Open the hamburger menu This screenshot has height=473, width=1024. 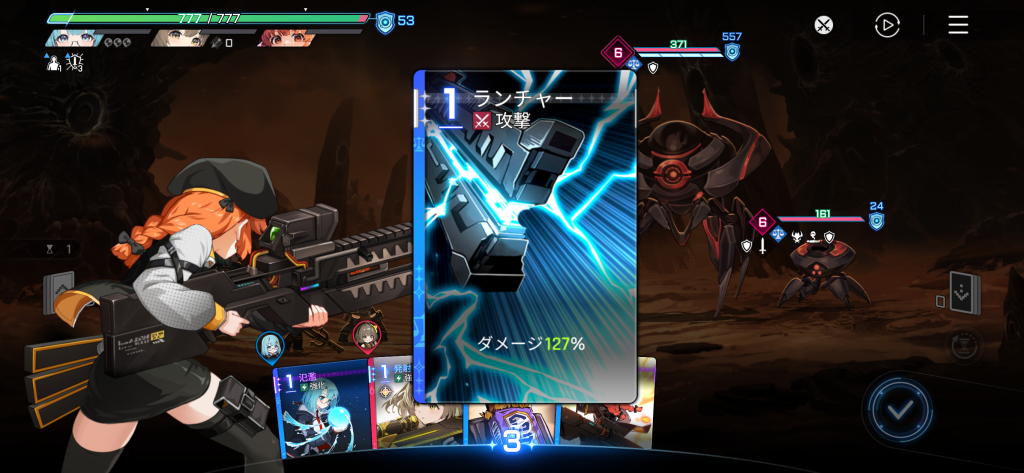pyautogui.click(x=958, y=26)
